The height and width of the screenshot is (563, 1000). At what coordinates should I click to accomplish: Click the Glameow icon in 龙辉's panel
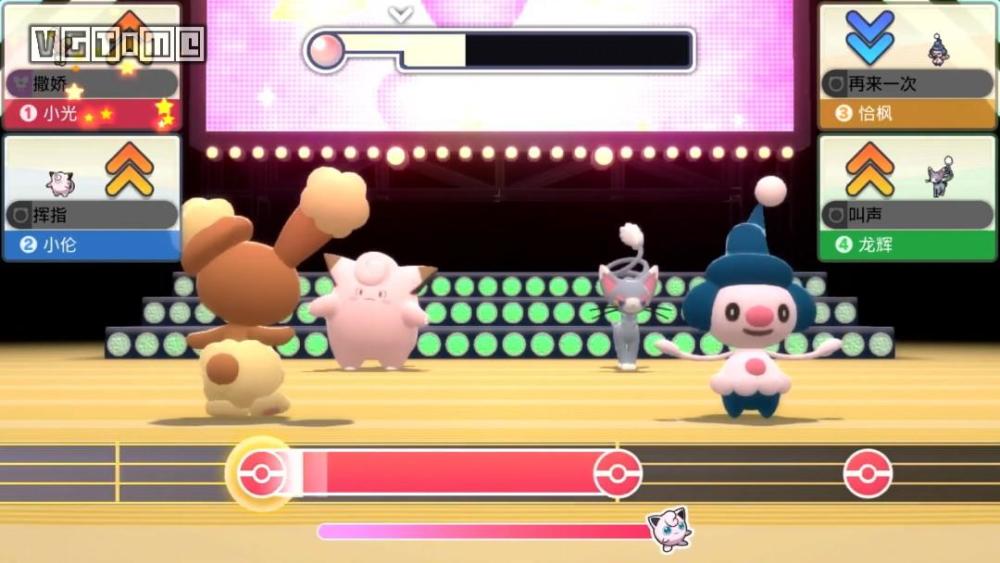(x=940, y=179)
